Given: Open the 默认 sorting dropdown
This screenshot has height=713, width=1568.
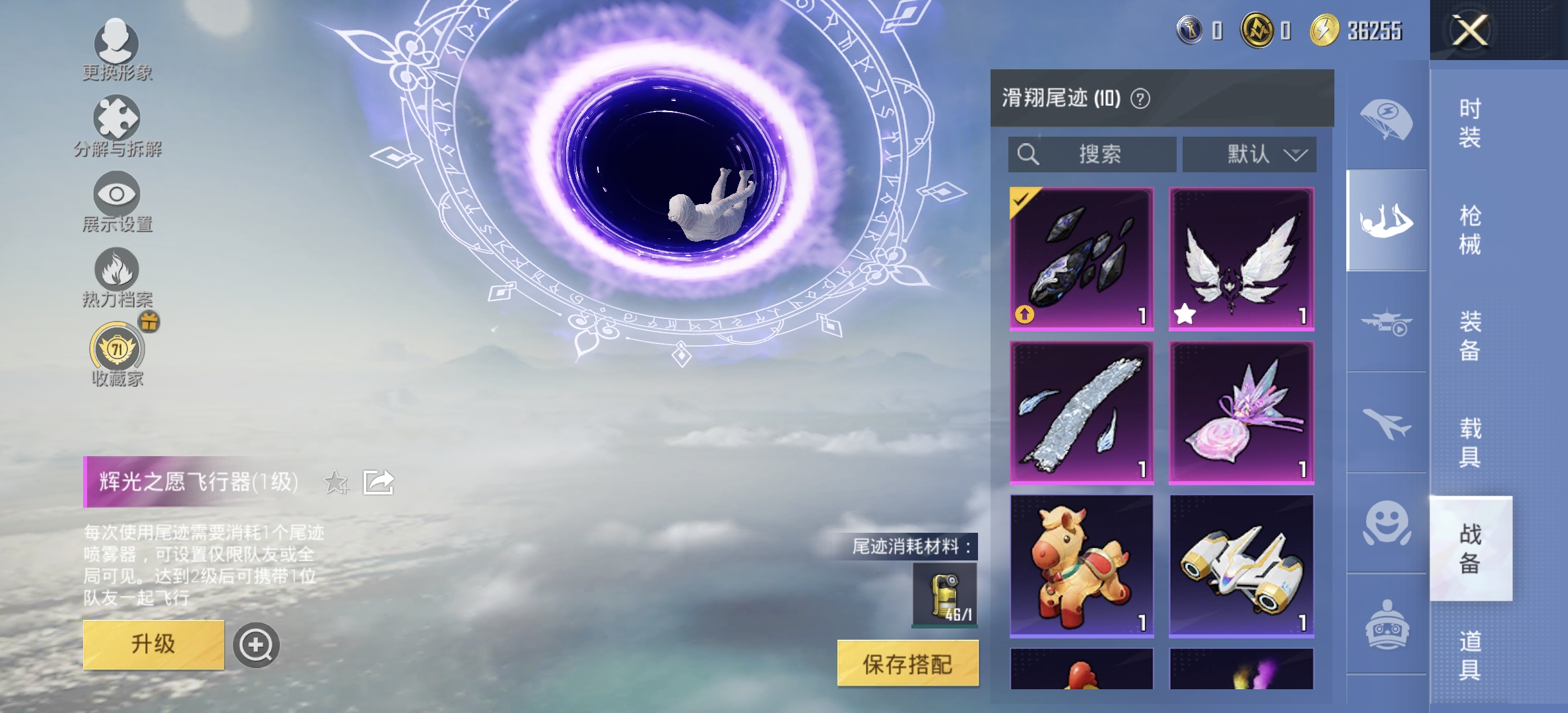Looking at the screenshot, I should (1249, 154).
